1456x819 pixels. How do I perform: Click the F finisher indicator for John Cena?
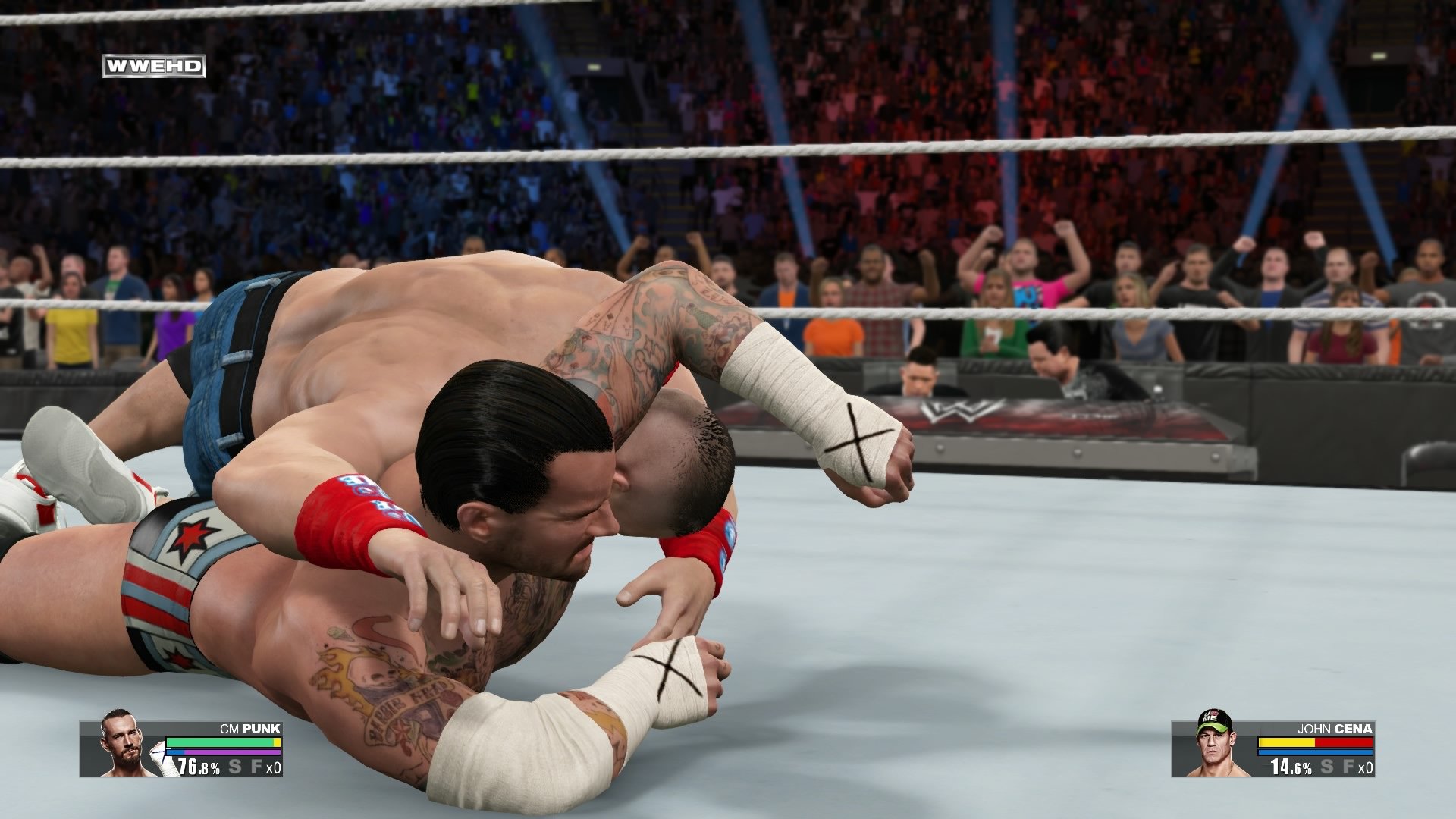pyautogui.click(x=1349, y=767)
